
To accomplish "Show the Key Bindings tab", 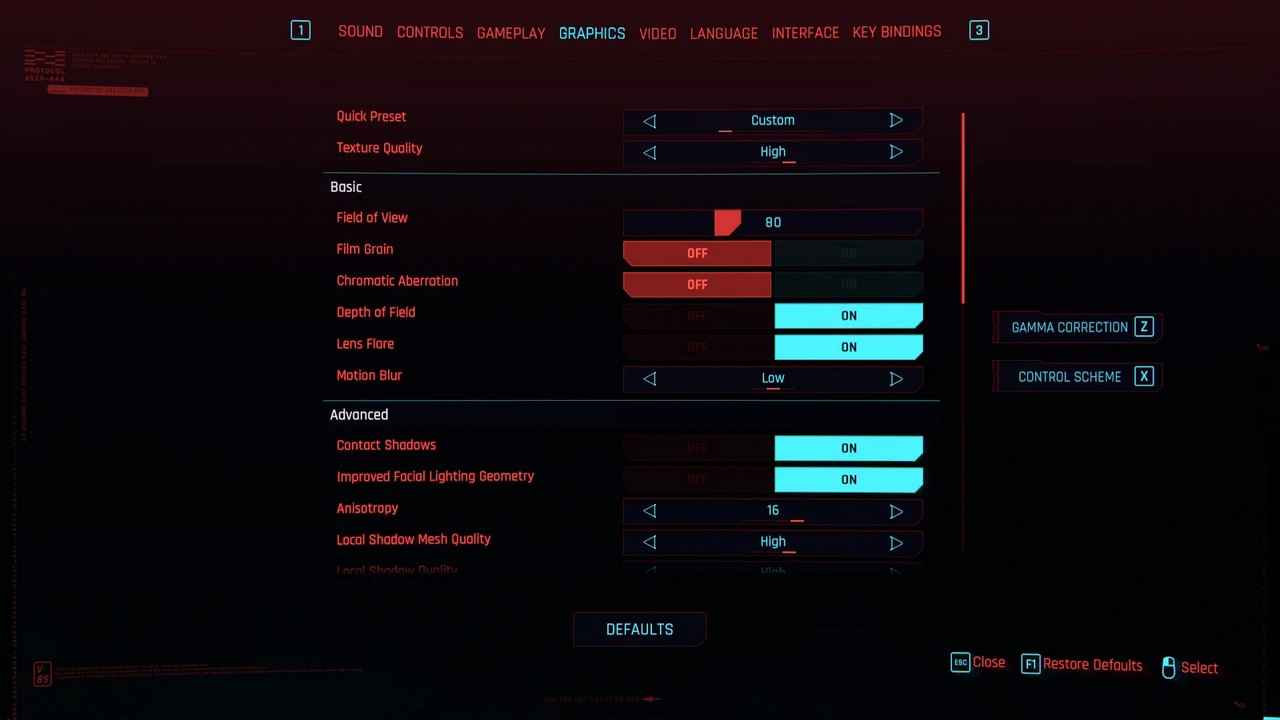I will (x=897, y=32).
